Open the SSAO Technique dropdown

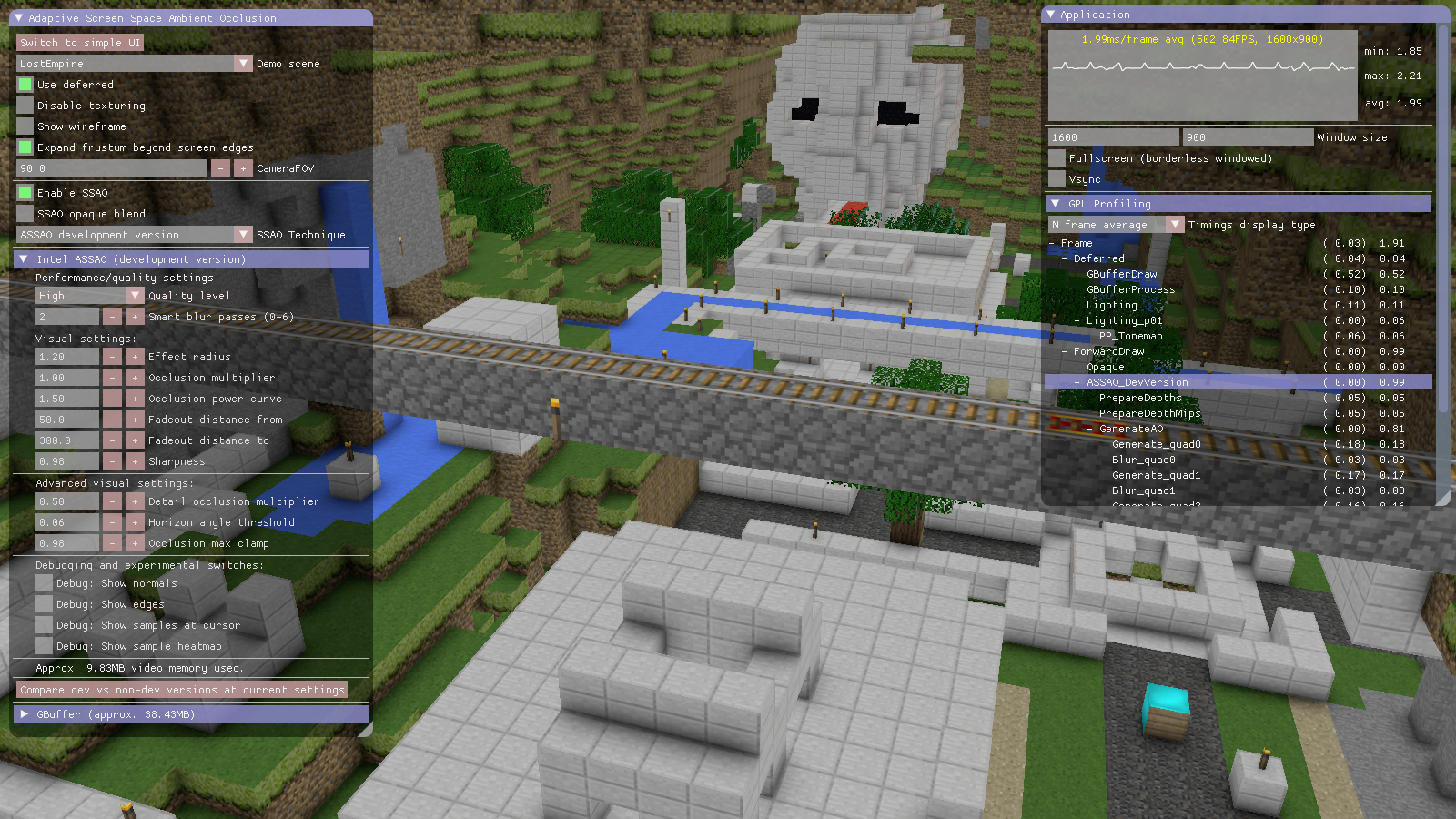(243, 234)
